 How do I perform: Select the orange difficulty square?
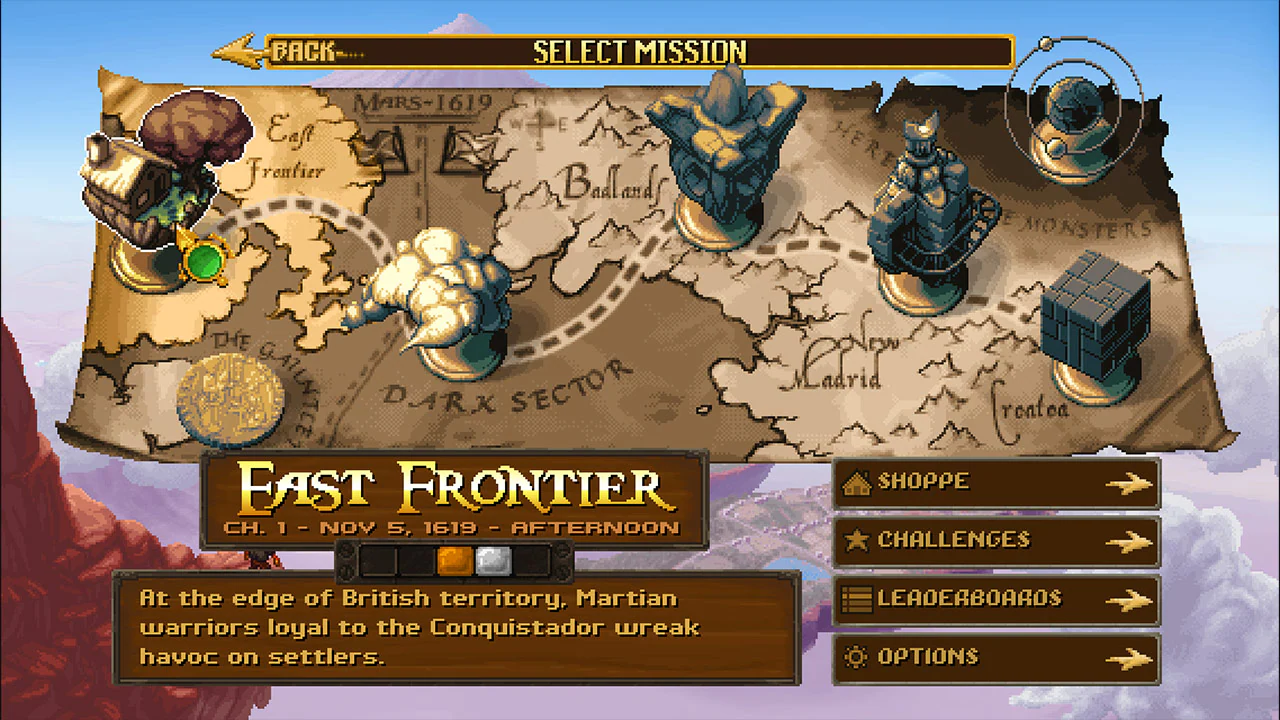pos(455,562)
